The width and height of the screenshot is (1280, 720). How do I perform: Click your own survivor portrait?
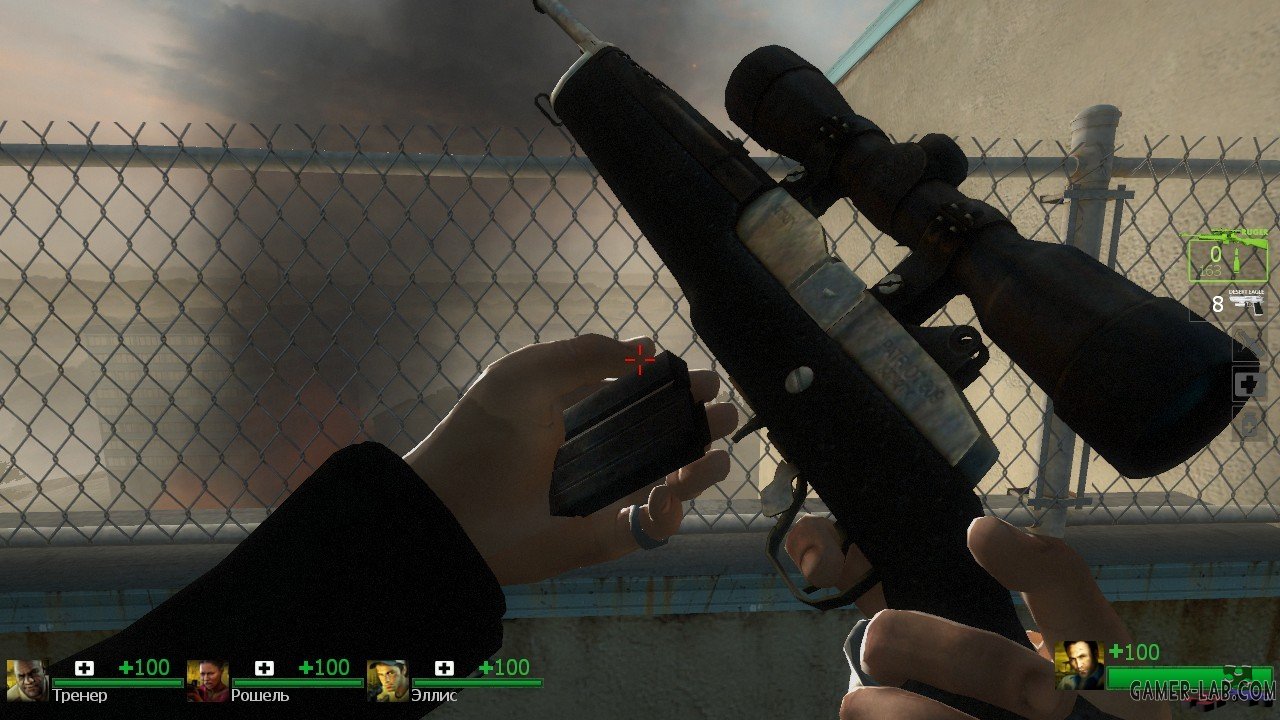coord(1079,666)
